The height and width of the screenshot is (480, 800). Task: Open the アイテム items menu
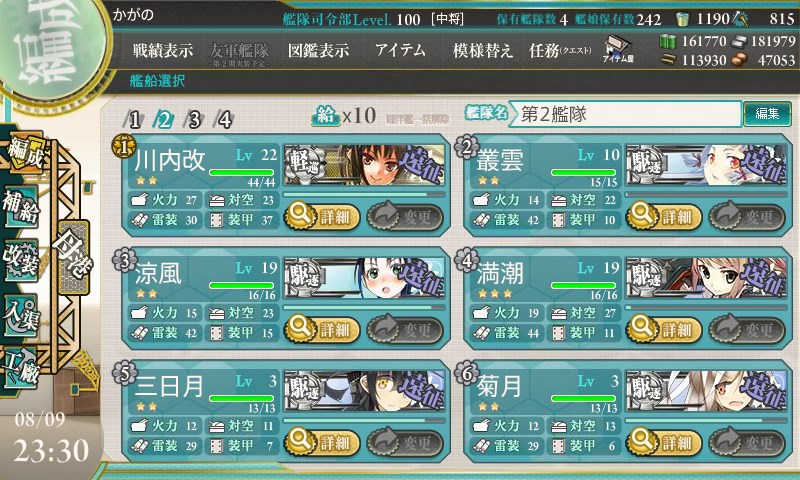399,50
